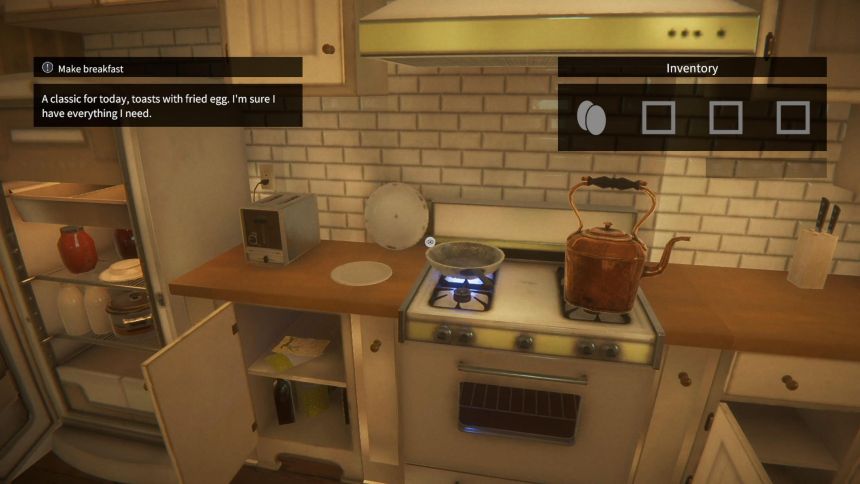Open the Make breakfast objective tracker
The height and width of the screenshot is (484, 860).
point(167,68)
